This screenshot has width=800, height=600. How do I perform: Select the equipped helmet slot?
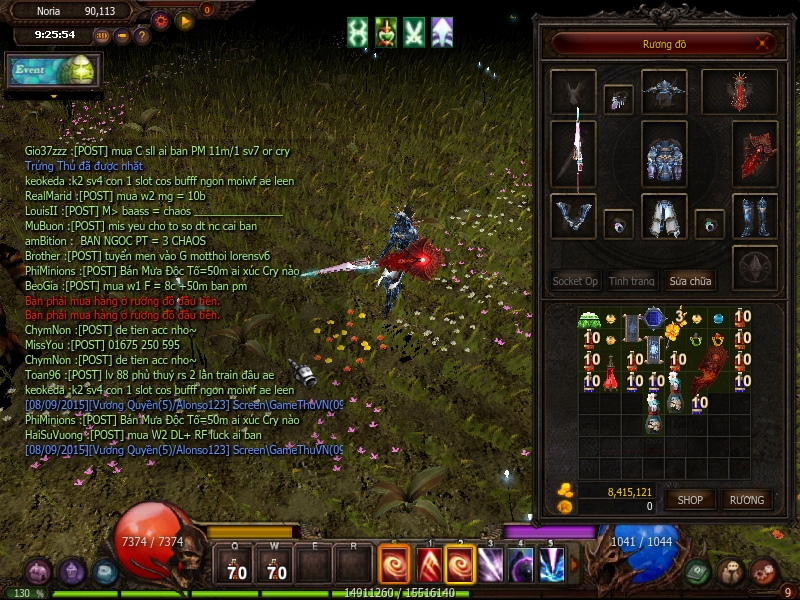(x=664, y=91)
